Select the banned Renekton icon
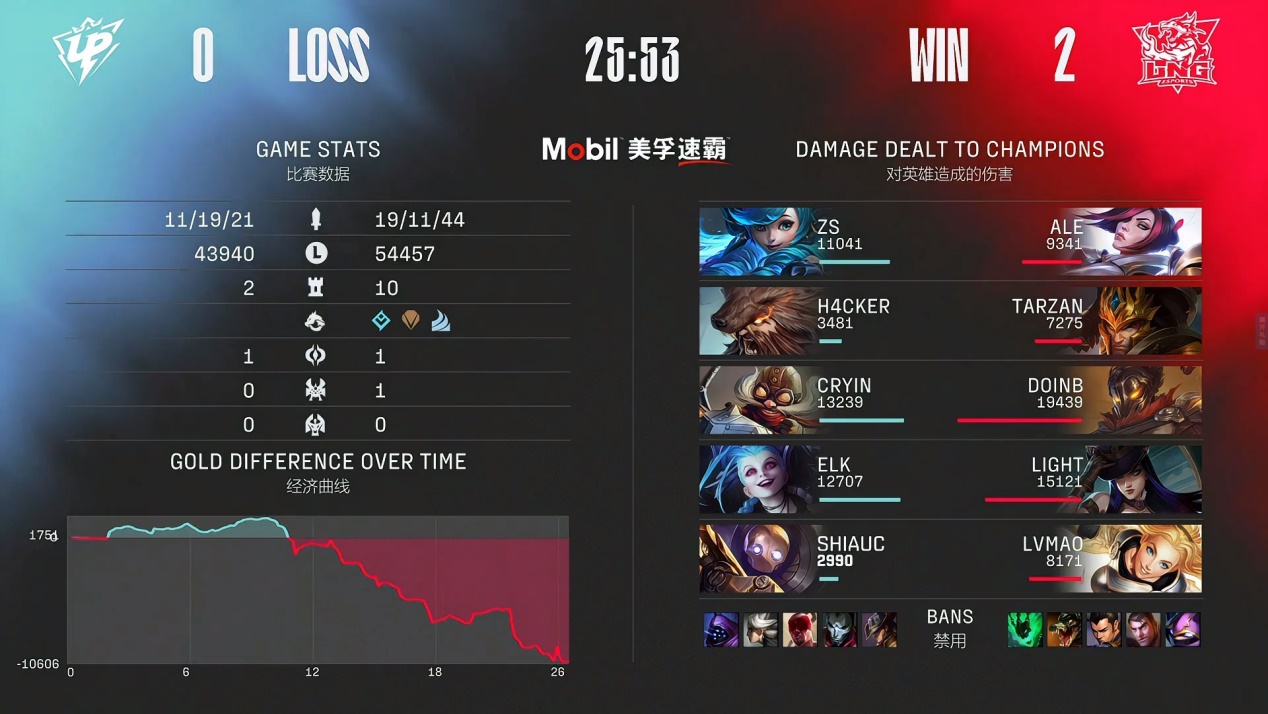 pos(1064,630)
